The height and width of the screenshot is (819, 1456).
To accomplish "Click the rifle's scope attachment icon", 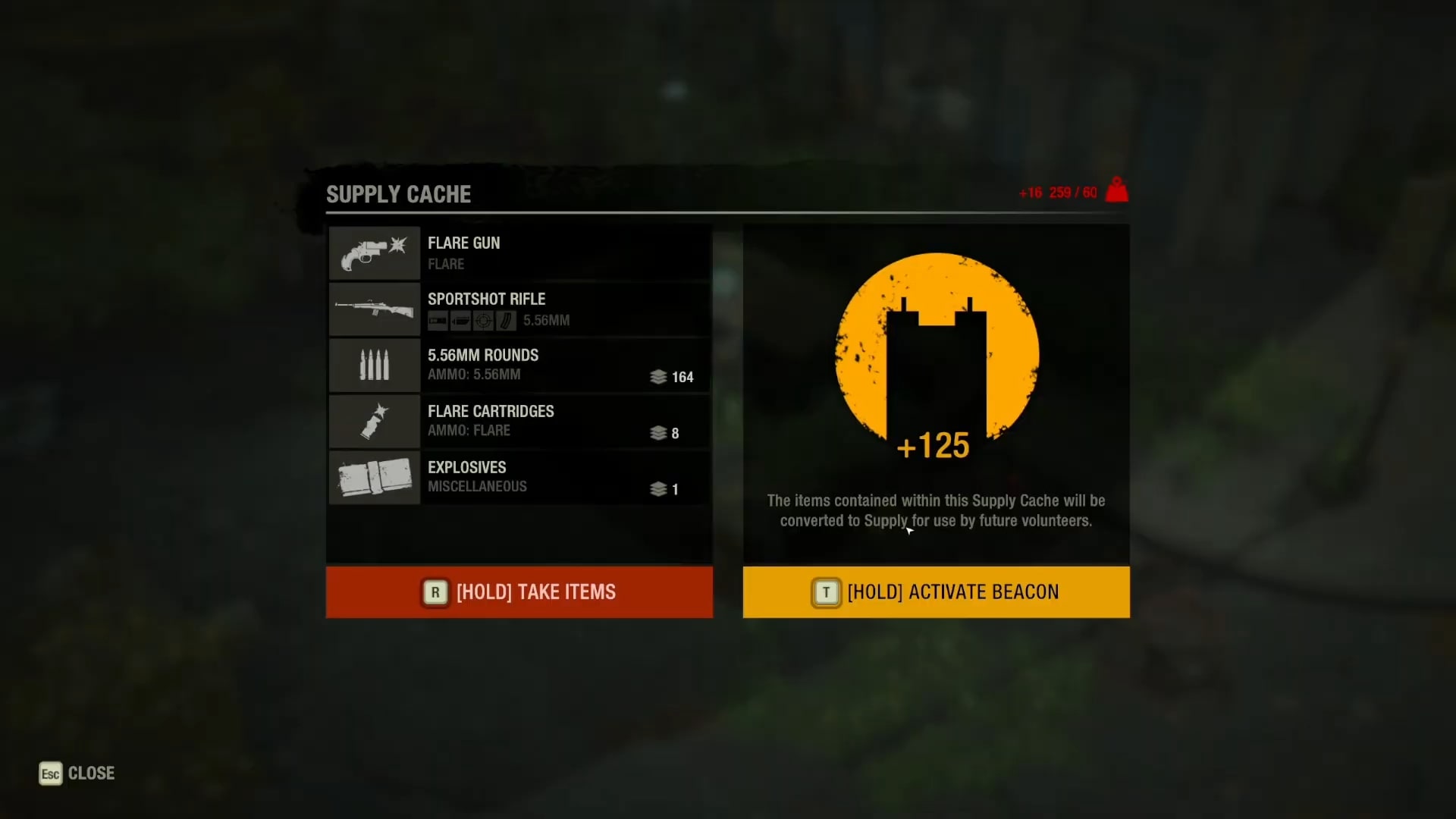I will 484,321.
